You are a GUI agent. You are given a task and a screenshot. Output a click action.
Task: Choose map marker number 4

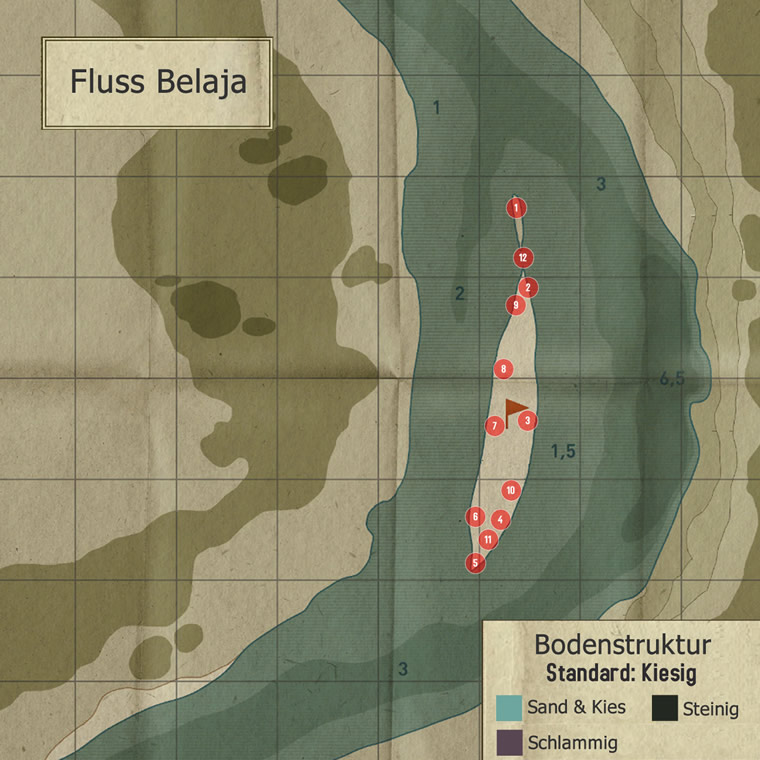coord(501,519)
